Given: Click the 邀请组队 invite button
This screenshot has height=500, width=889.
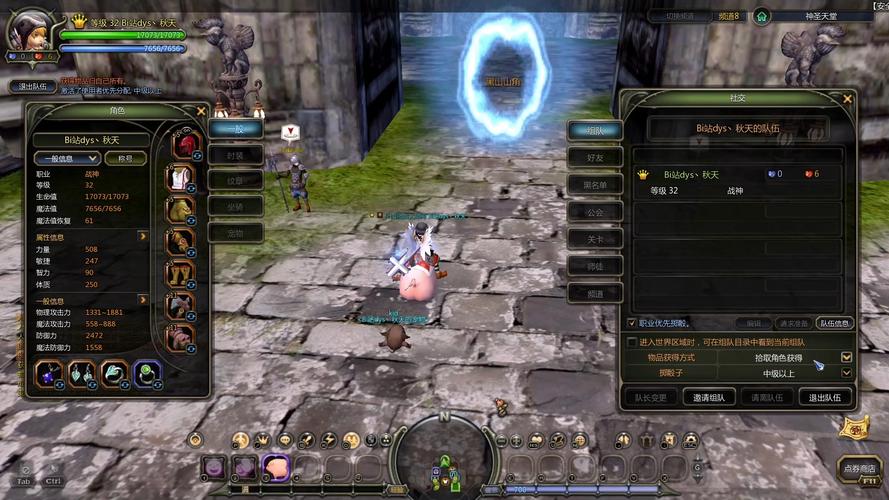Looking at the screenshot, I should [709, 397].
